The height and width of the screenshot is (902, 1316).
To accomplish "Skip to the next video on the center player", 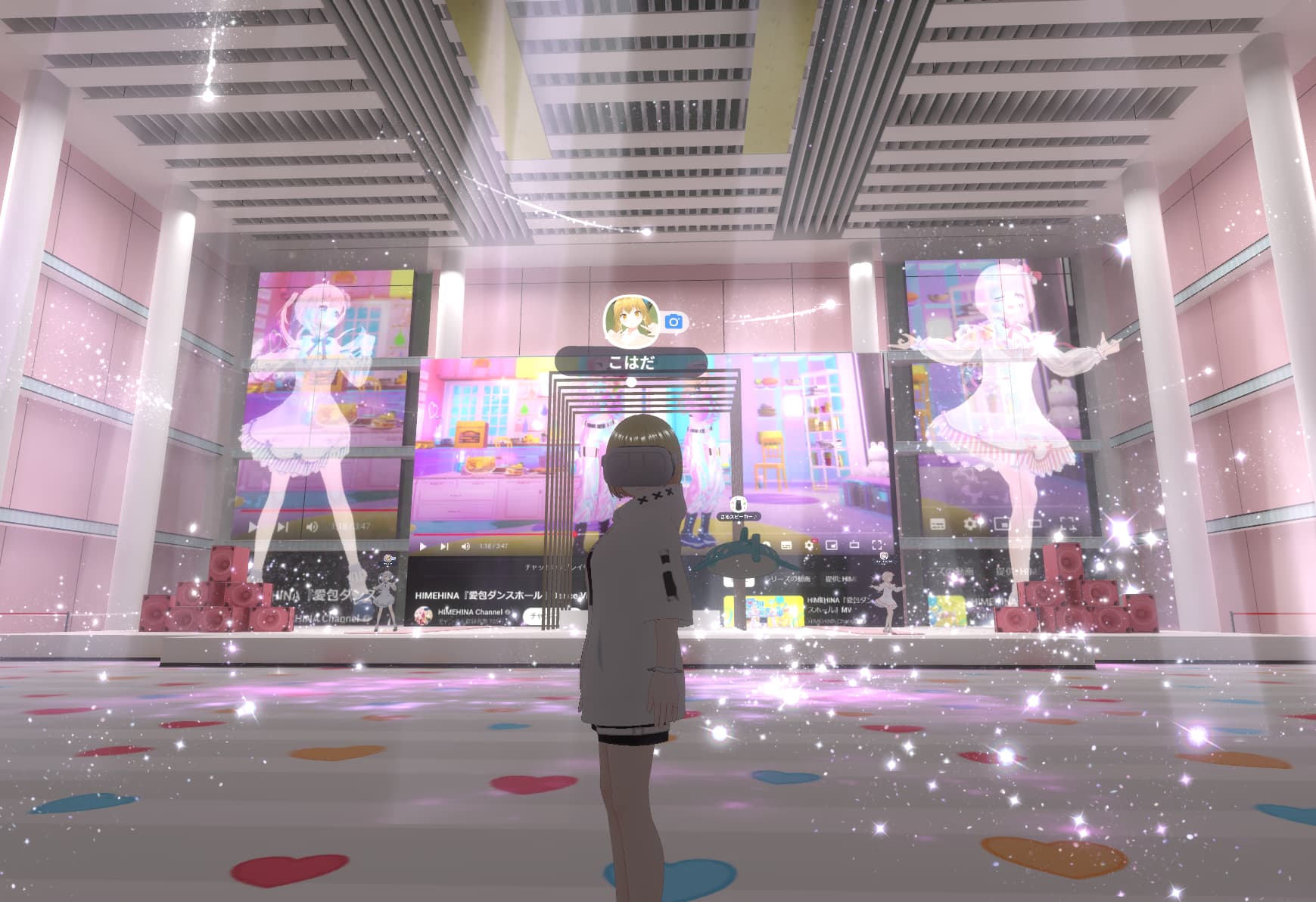I will (443, 546).
